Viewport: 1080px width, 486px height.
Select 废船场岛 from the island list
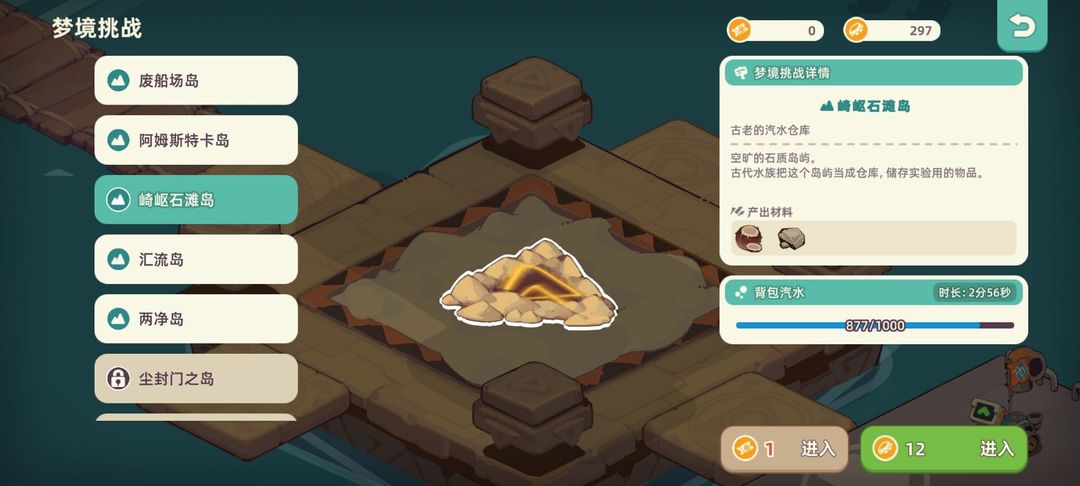point(196,80)
